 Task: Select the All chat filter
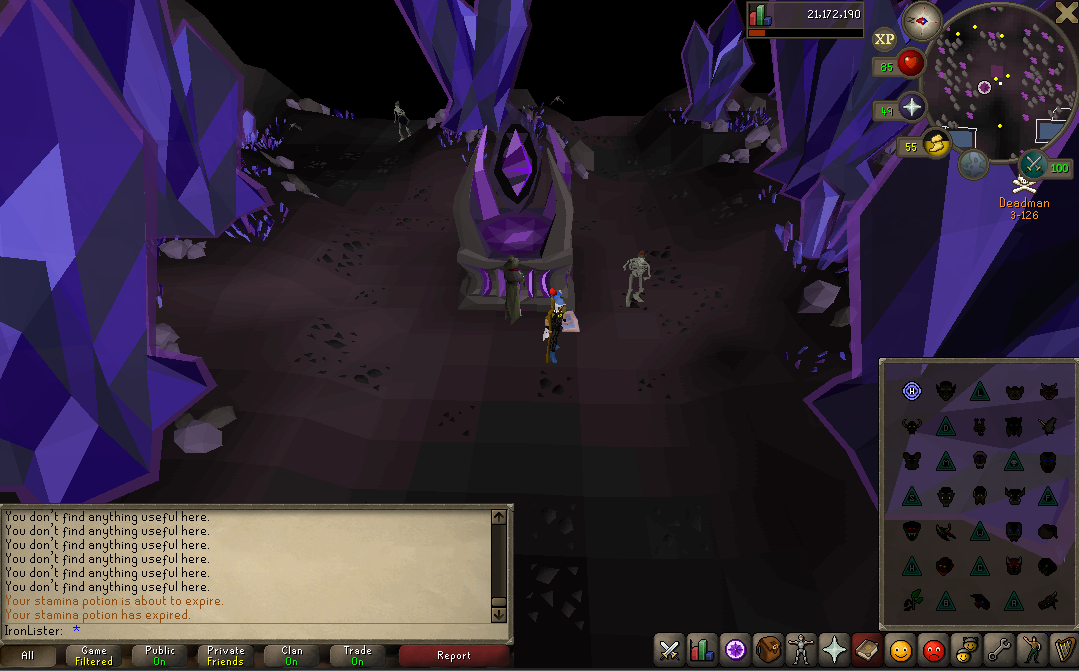28,656
